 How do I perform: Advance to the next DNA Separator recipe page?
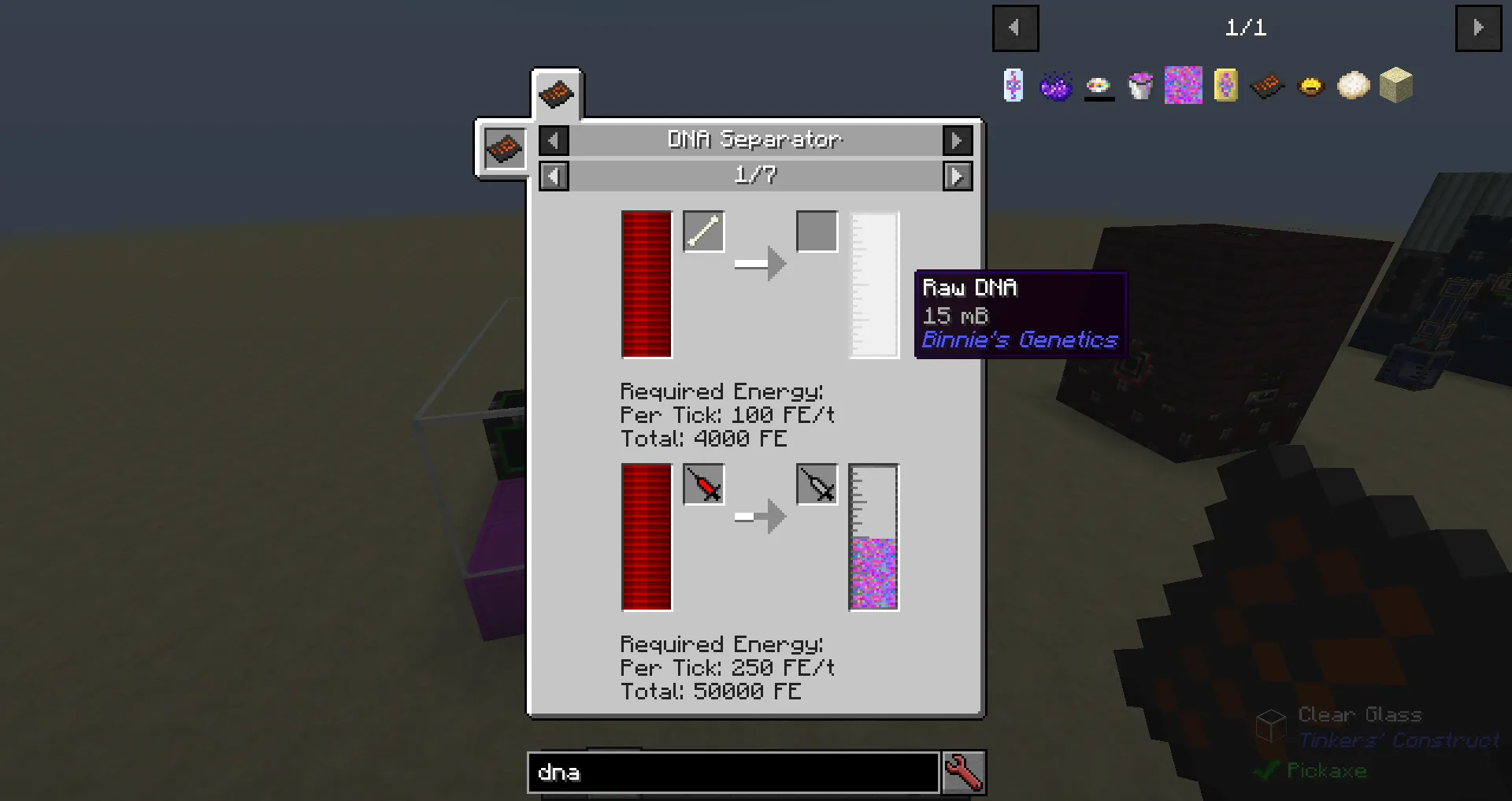pos(957,176)
